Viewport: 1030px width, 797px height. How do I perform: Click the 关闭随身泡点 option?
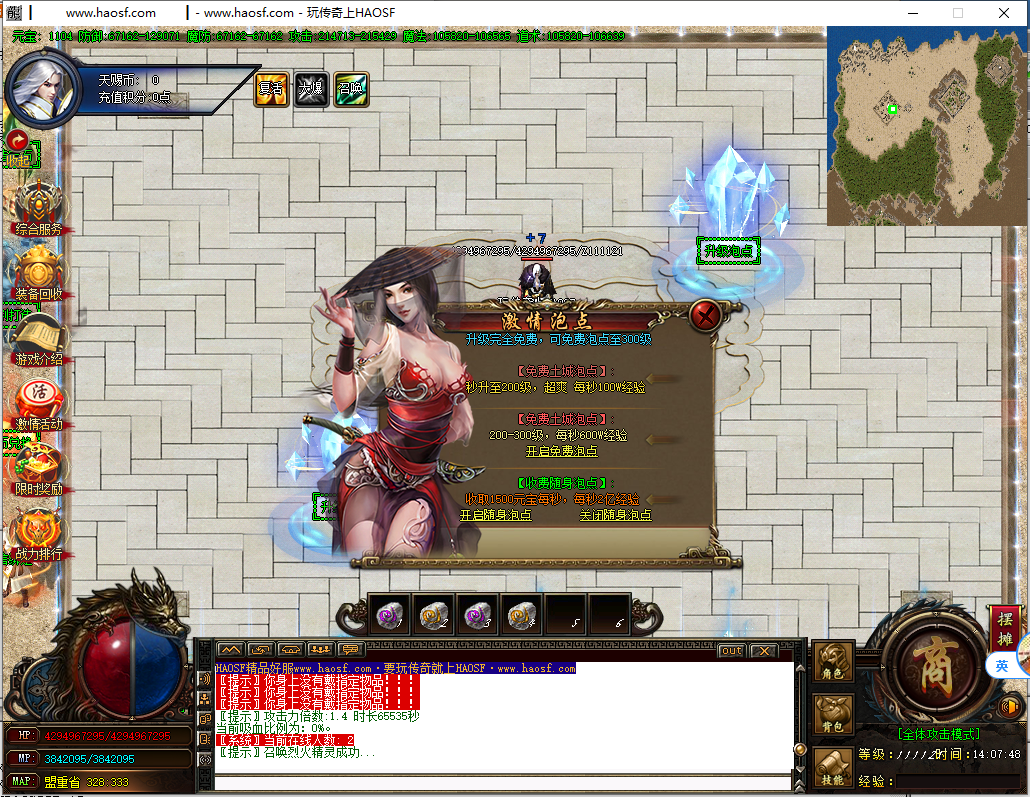(x=615, y=515)
